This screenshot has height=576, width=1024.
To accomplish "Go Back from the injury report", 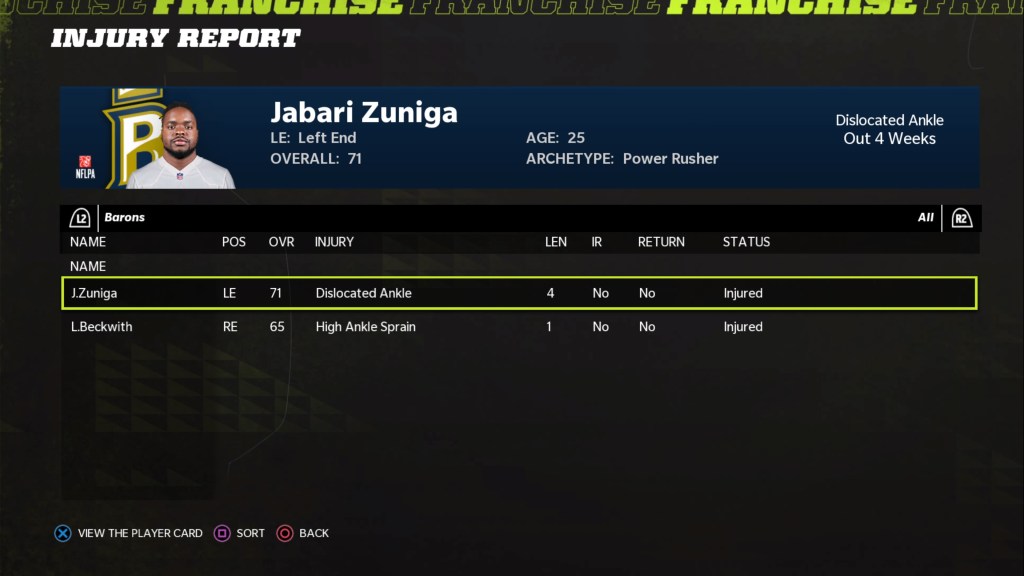I will click(x=302, y=533).
